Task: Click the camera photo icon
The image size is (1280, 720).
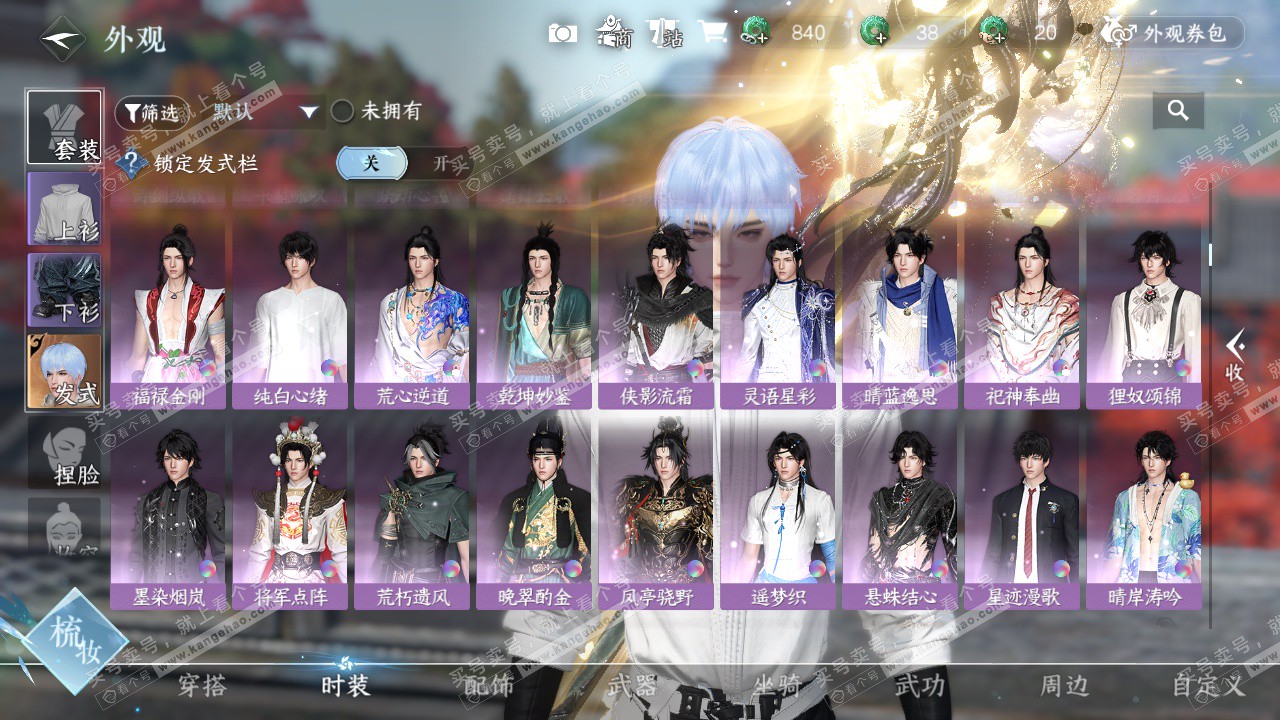Action: pyautogui.click(x=563, y=33)
